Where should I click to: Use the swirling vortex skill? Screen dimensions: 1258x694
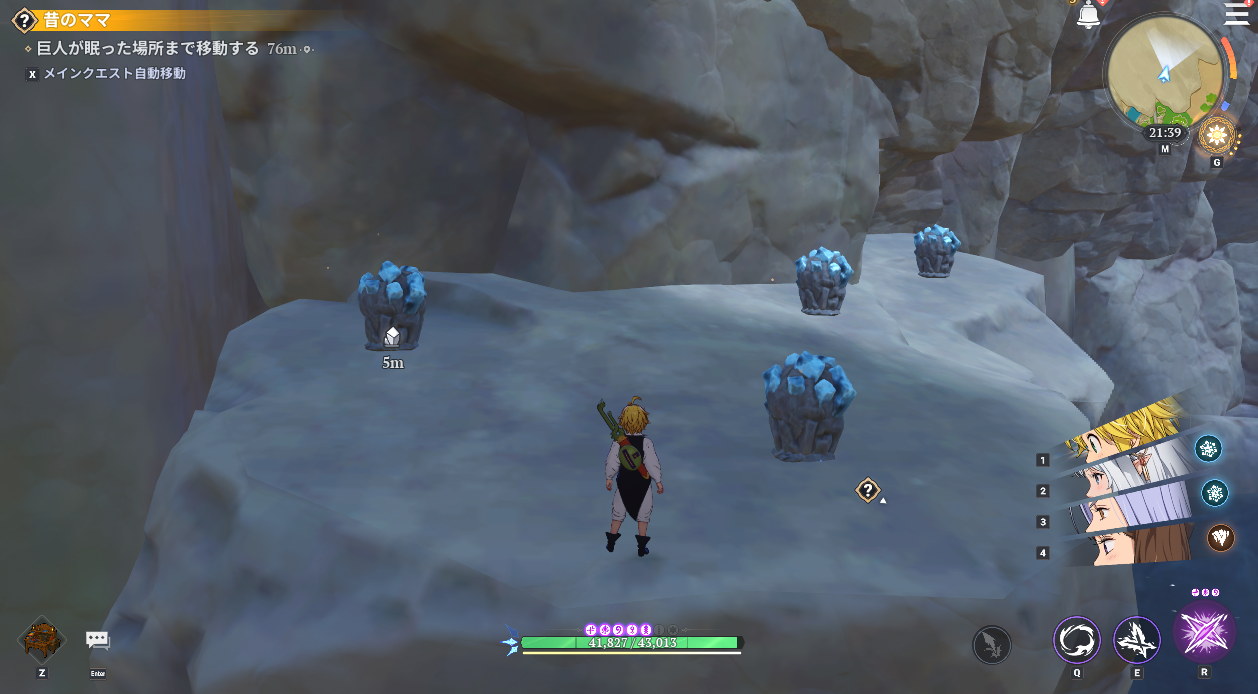click(1077, 640)
